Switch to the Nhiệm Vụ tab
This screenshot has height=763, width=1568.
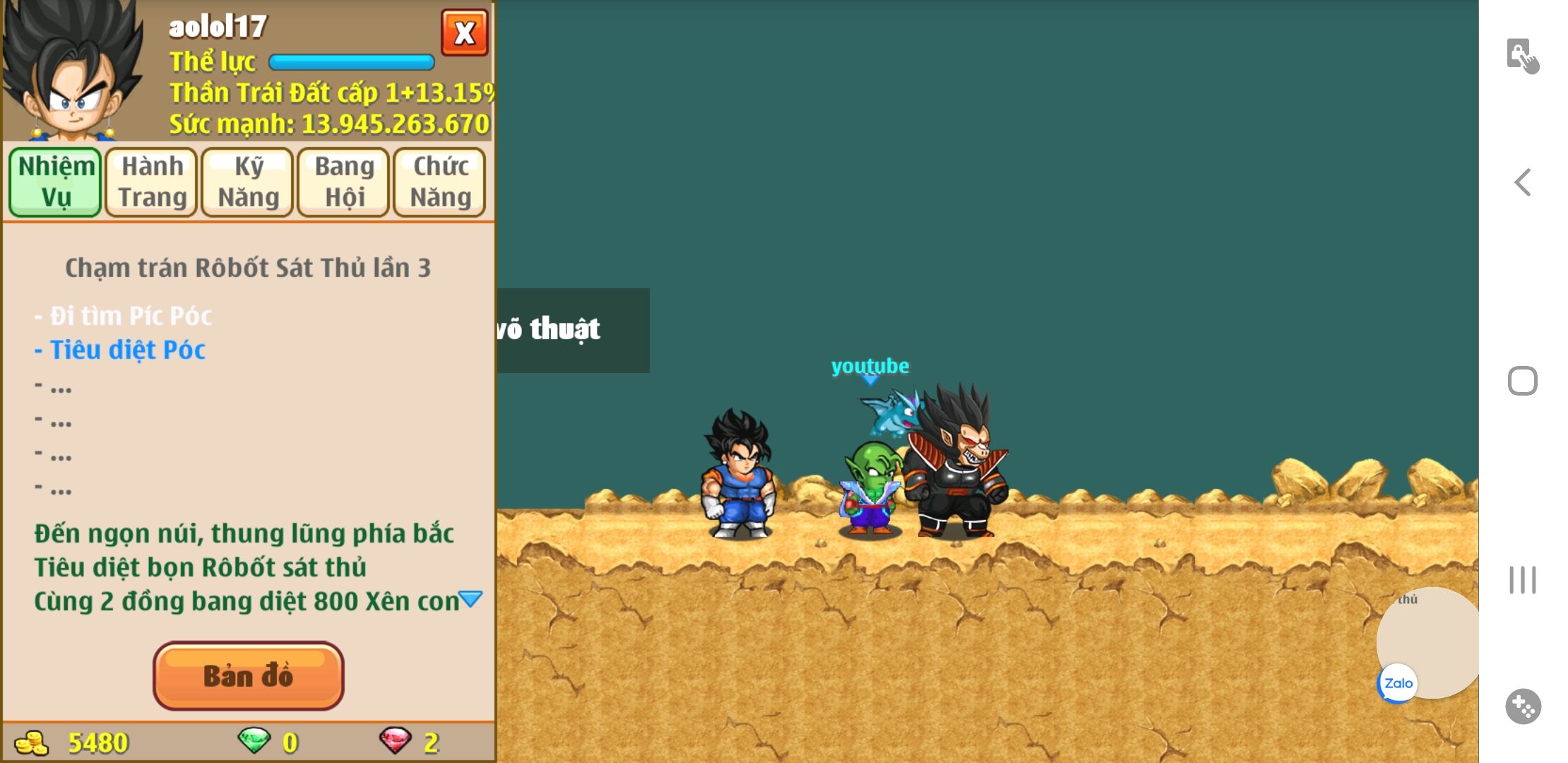click(56, 182)
